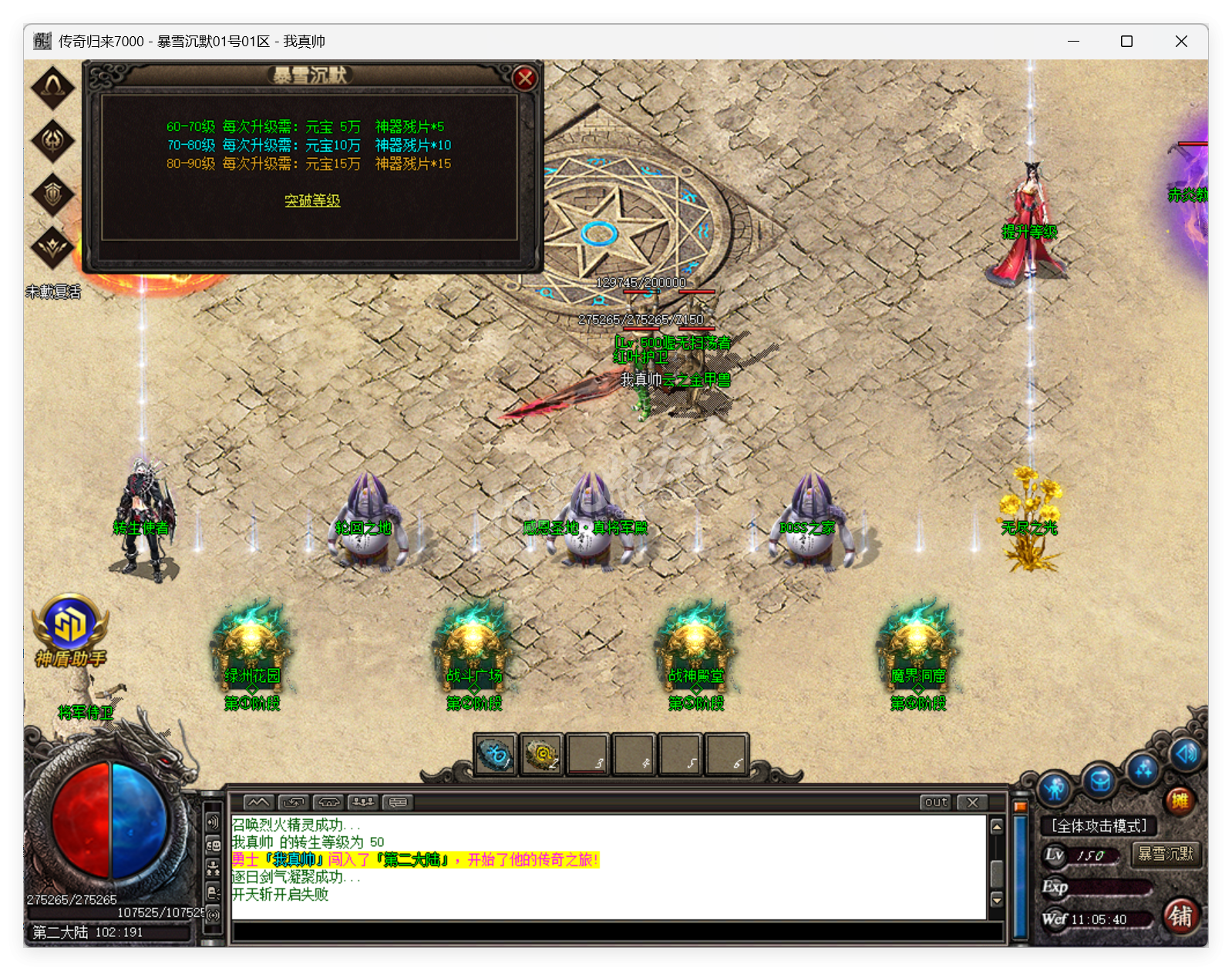Collapse the chat window with the arrow icon
Viewport: 1232px width, 971px height.
[x=258, y=802]
